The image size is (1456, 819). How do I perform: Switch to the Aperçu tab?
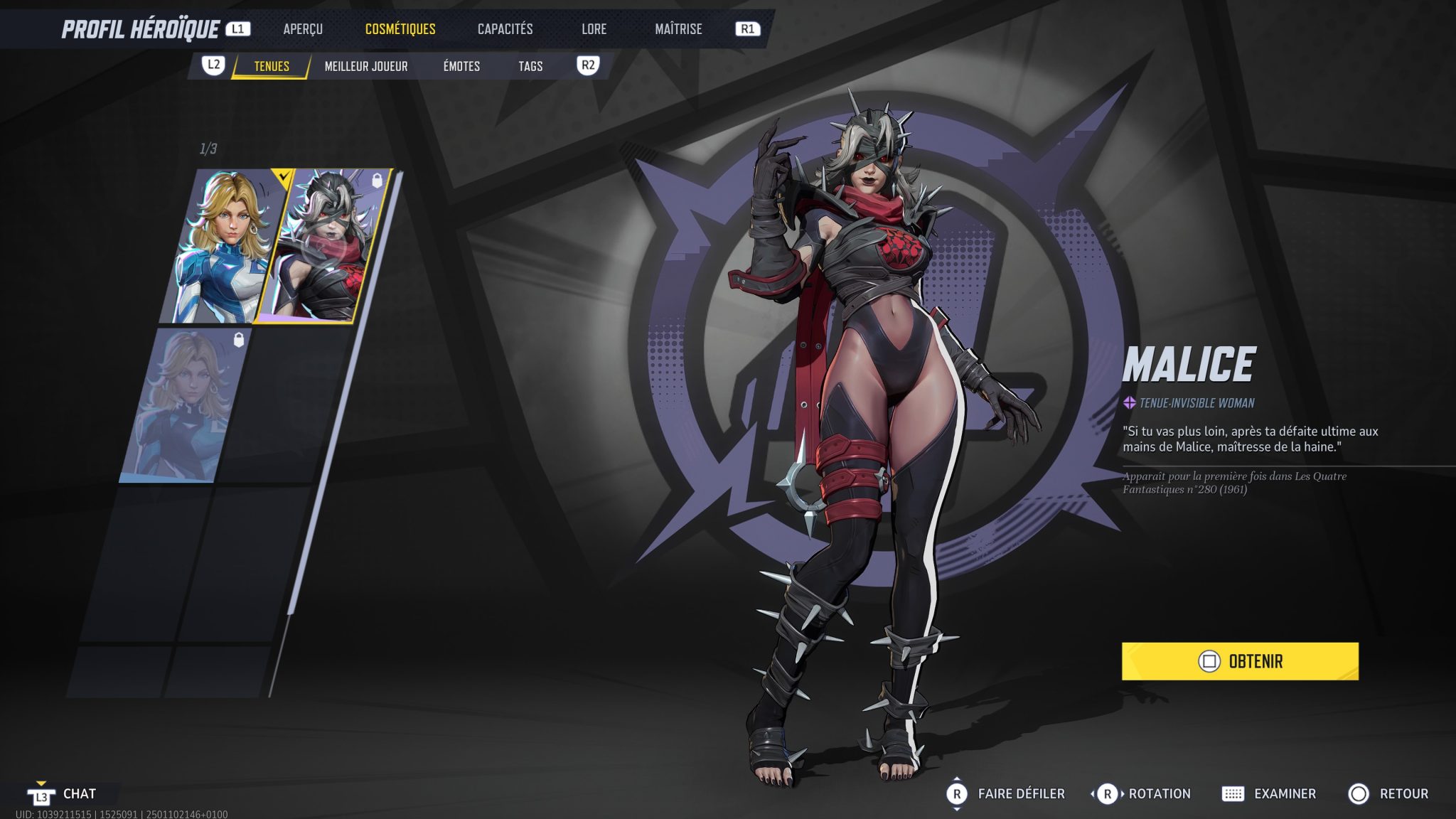303,29
